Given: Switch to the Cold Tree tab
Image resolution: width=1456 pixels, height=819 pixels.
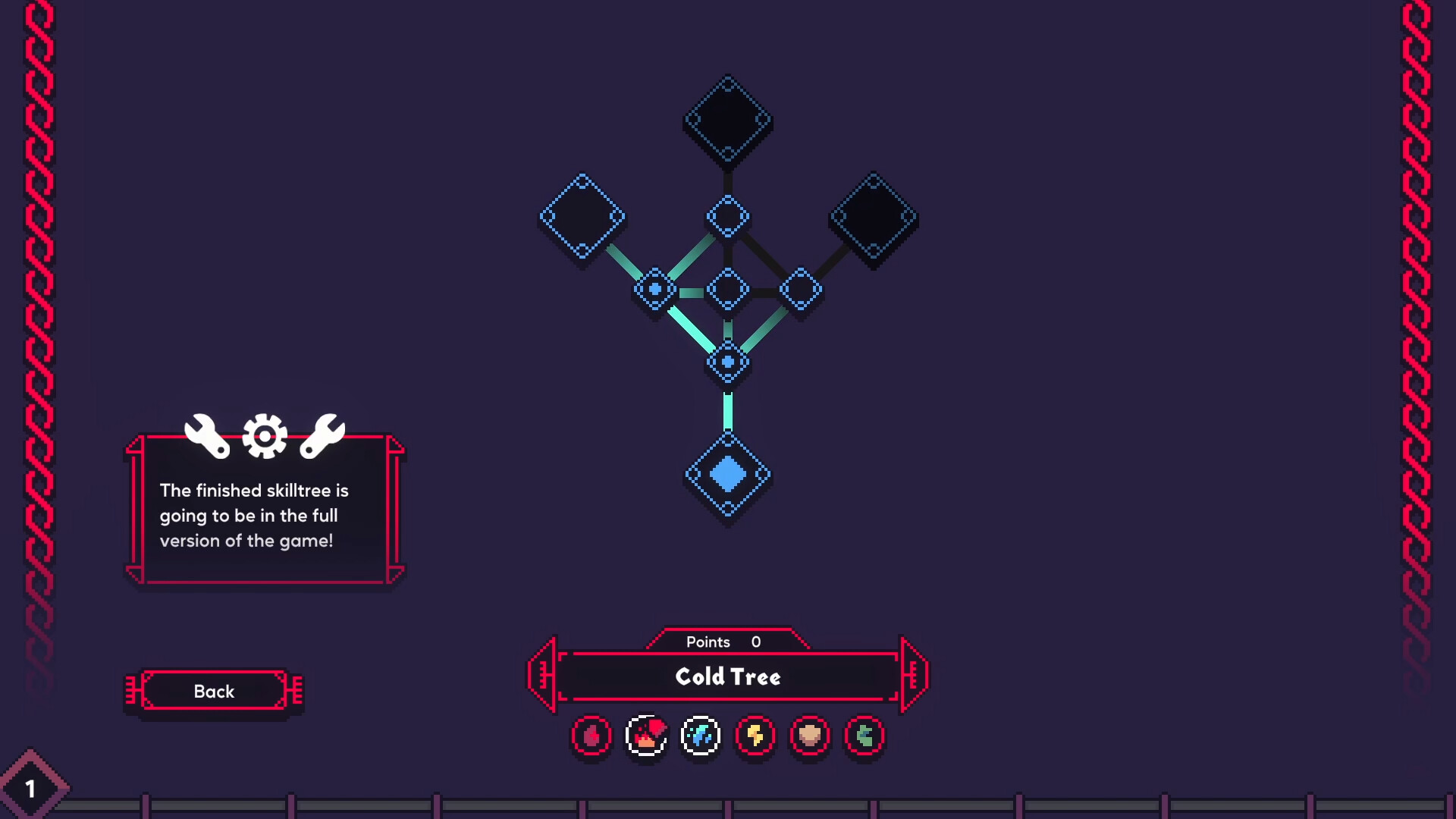Looking at the screenshot, I should (x=728, y=677).
